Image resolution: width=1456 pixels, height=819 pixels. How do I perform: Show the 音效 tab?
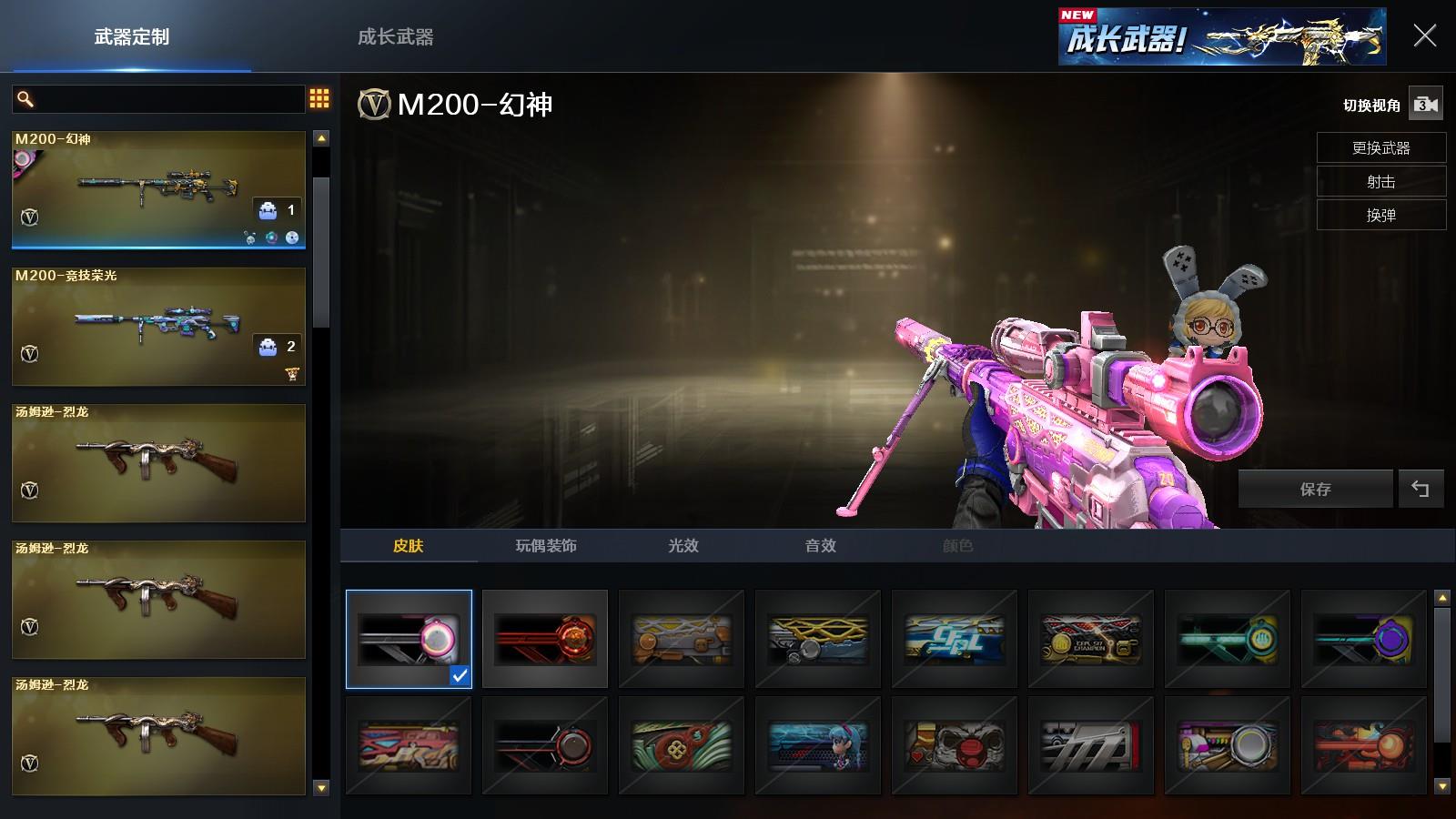pyautogui.click(x=820, y=546)
